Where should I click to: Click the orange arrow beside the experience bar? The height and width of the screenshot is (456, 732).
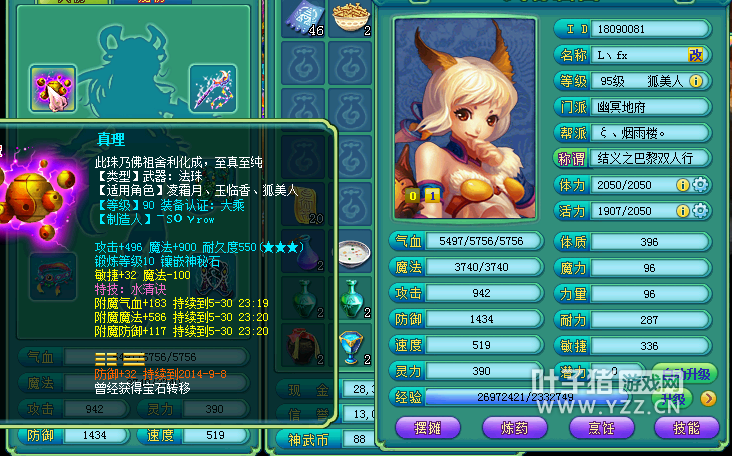point(707,398)
